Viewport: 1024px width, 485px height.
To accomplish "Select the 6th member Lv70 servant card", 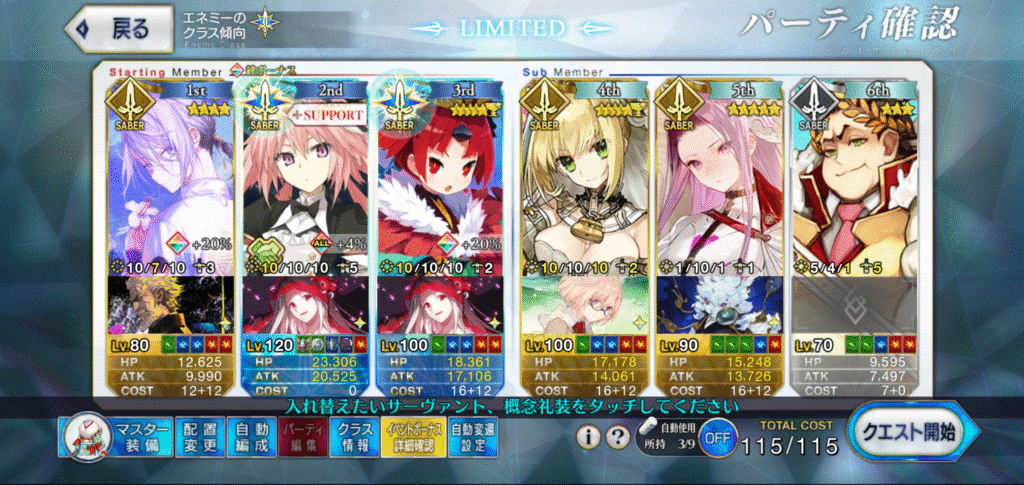I will click(853, 180).
